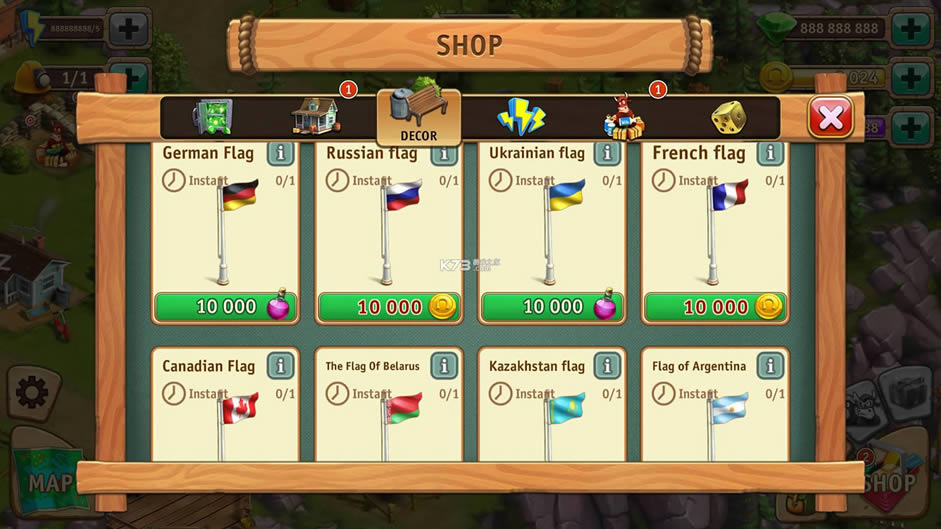This screenshot has width=941, height=529.
Task: Select the lightning bolts energy tab
Action: point(521,117)
